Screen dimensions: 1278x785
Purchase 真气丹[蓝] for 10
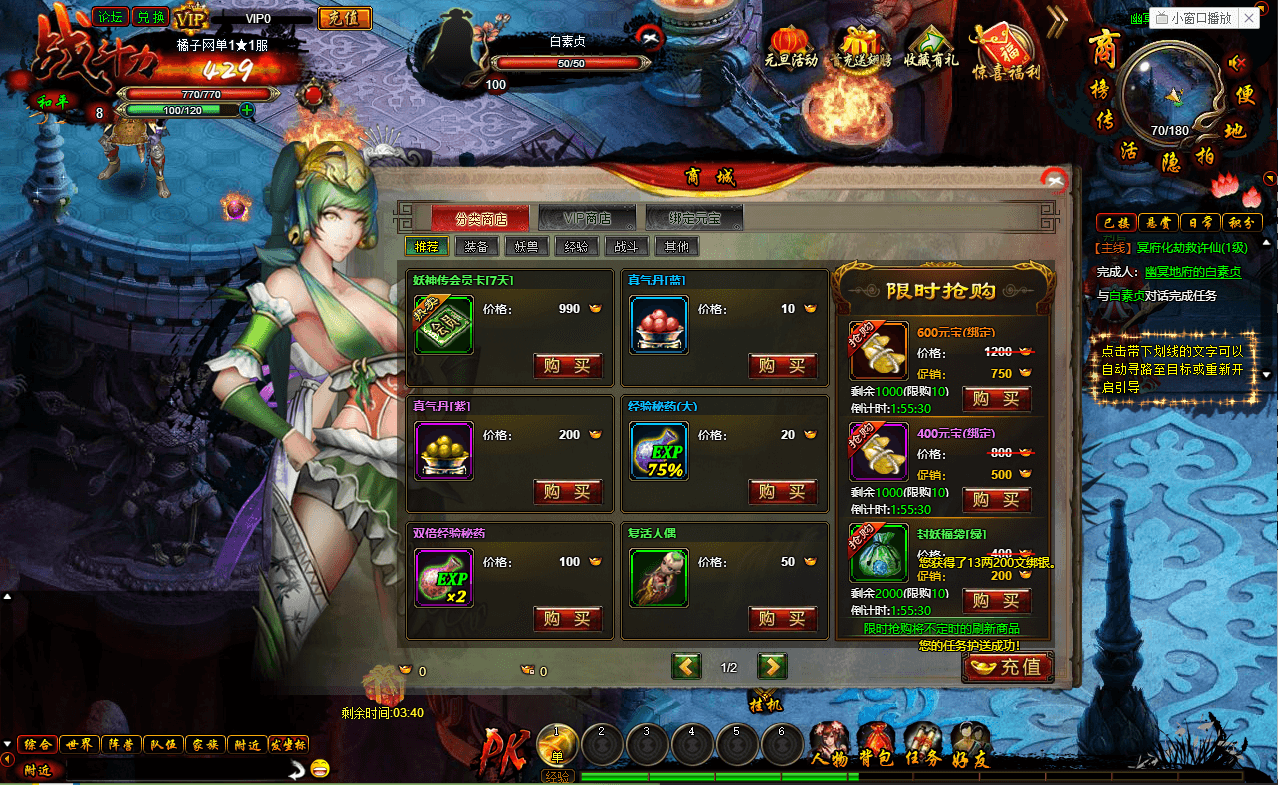click(782, 366)
